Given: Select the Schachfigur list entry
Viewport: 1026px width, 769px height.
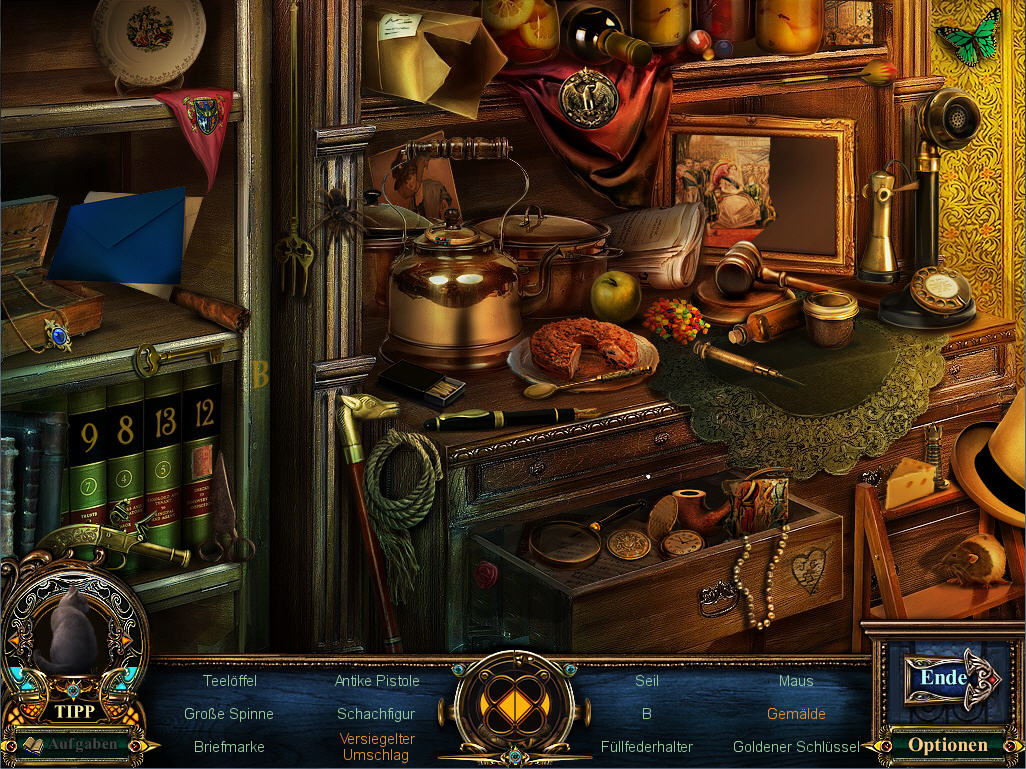Looking at the screenshot, I should pos(376,714).
